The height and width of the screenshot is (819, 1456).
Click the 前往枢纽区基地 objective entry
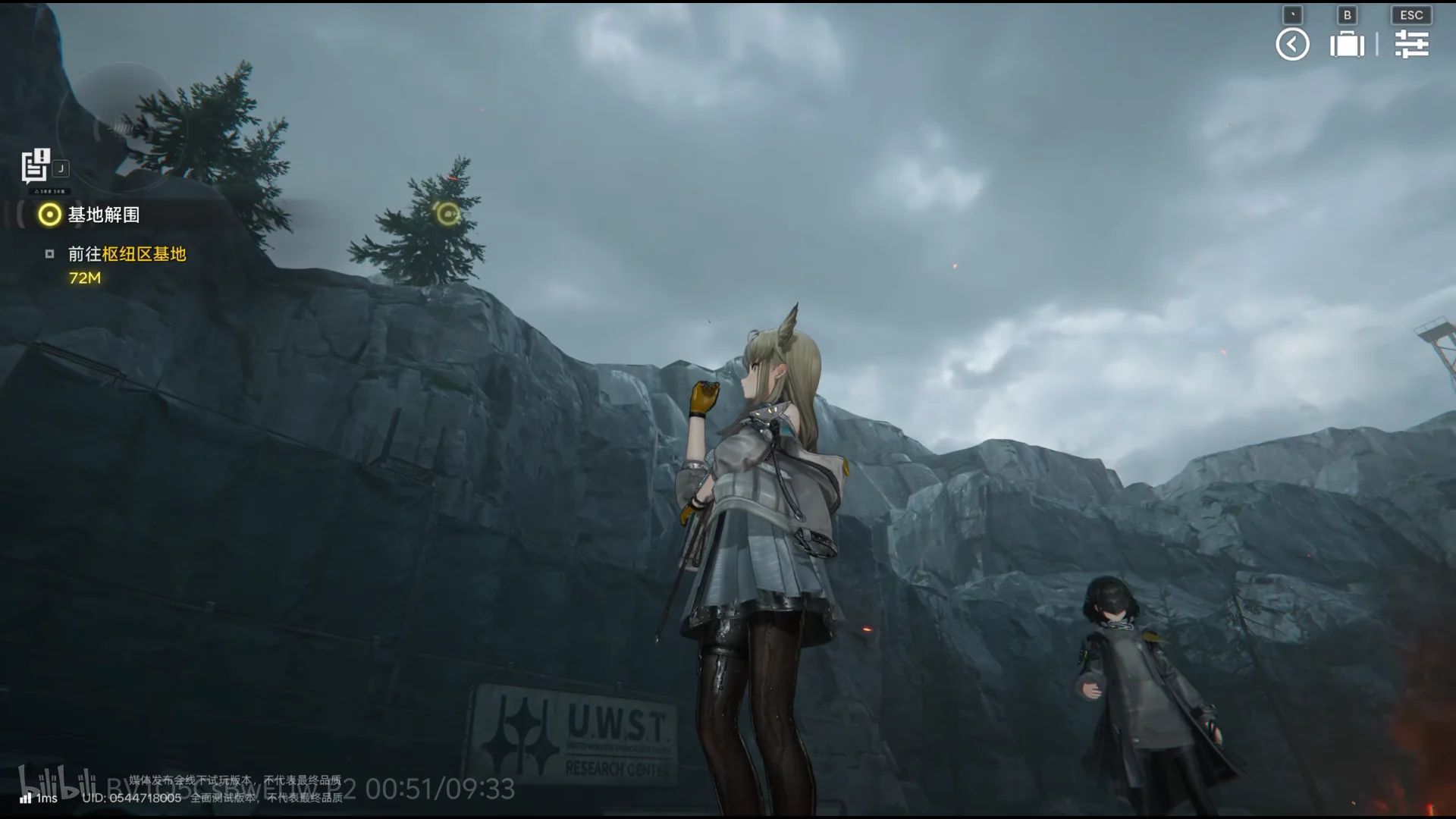[127, 254]
